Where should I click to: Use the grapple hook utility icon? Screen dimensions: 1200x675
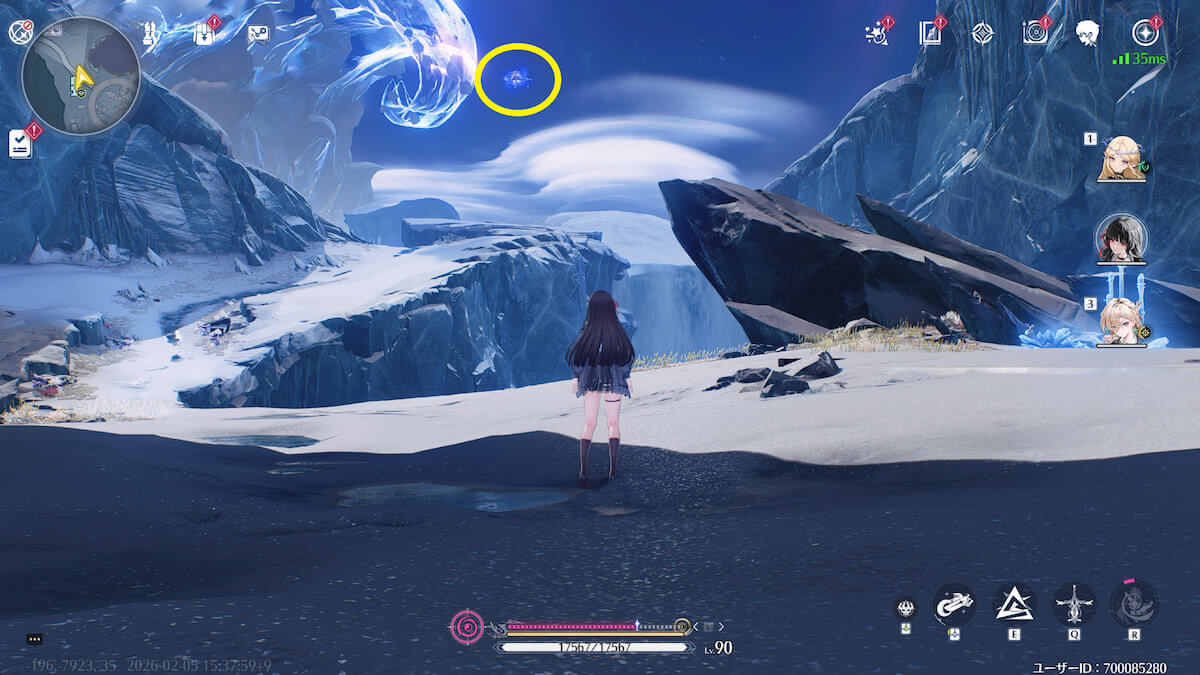pos(954,604)
